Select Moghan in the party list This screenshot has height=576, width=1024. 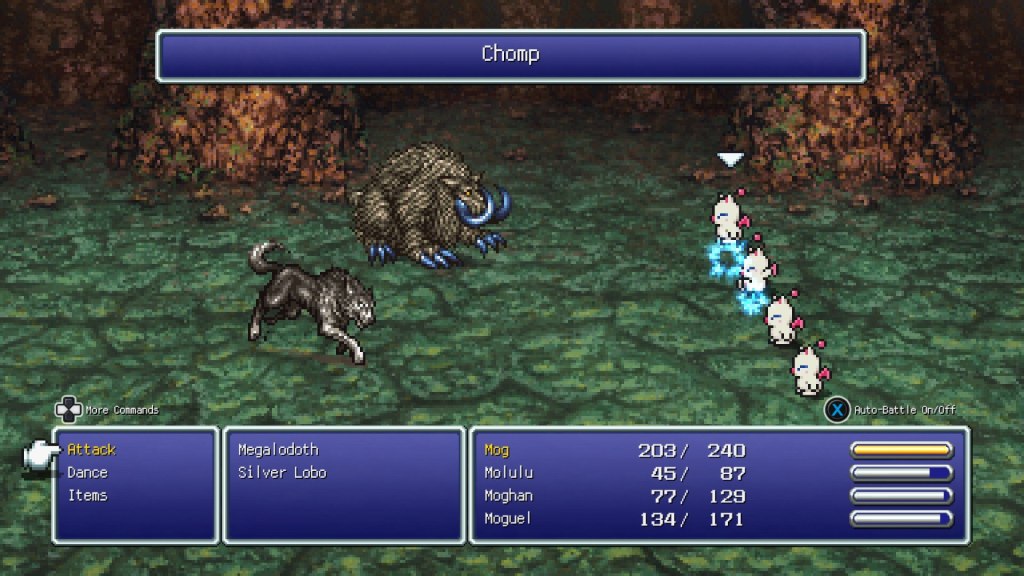pyautogui.click(x=508, y=496)
